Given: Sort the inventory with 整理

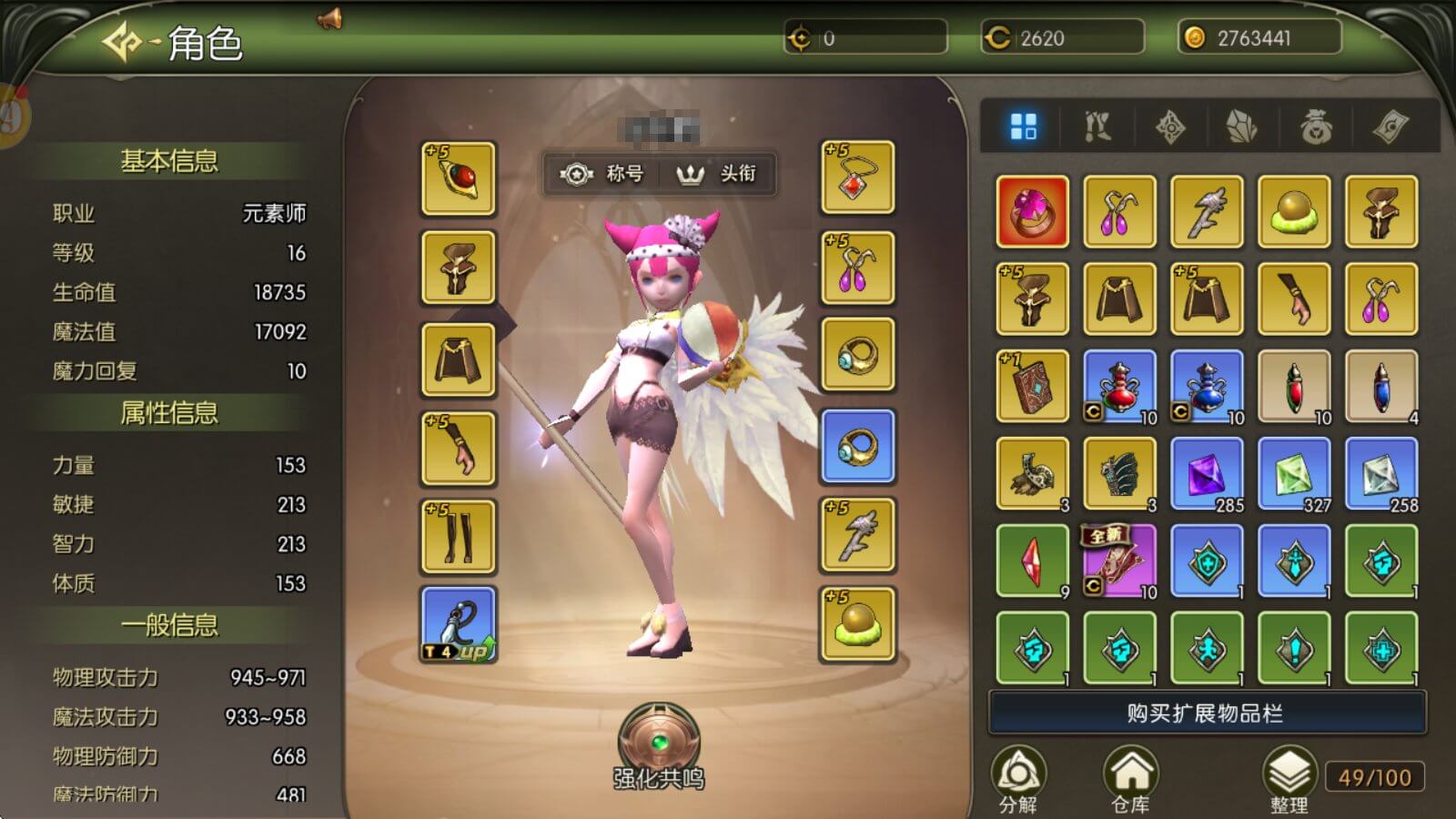Looking at the screenshot, I should pos(1289,780).
